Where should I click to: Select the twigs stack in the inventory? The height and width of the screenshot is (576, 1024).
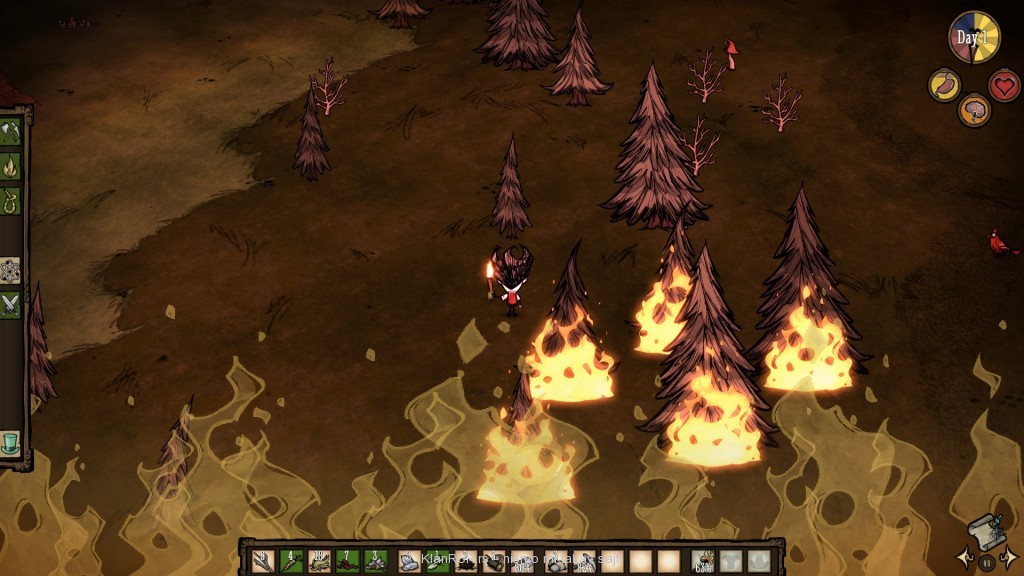263,561
